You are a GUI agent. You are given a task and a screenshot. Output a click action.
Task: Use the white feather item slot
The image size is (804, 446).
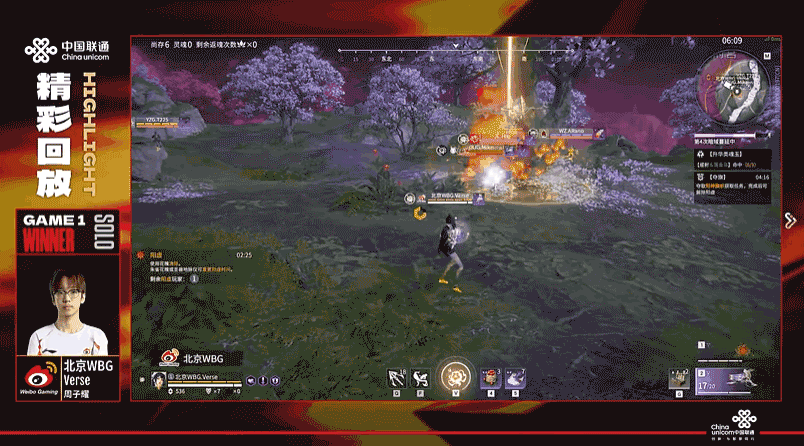(x=516, y=378)
